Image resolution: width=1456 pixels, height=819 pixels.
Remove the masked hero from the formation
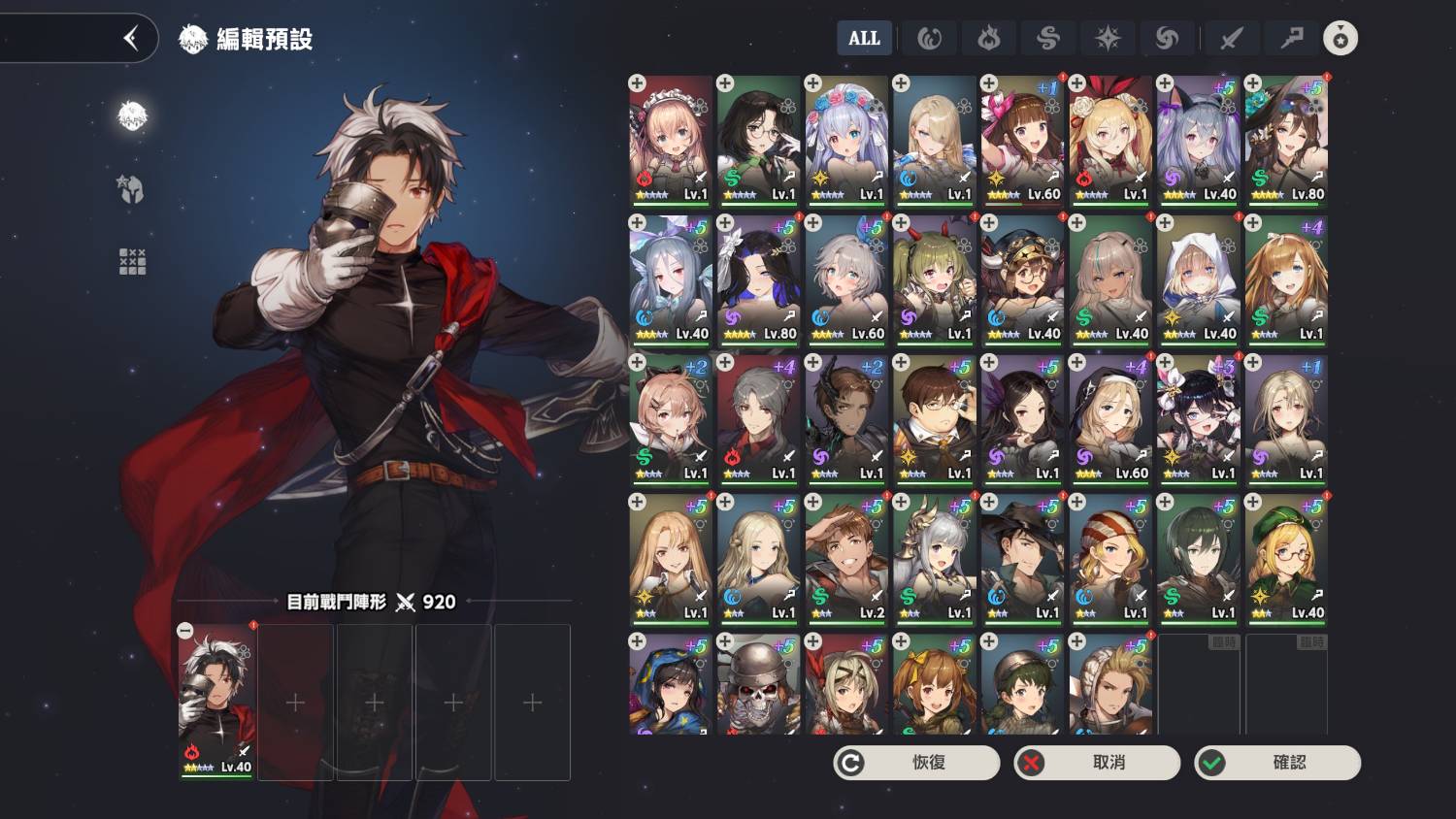[x=185, y=631]
